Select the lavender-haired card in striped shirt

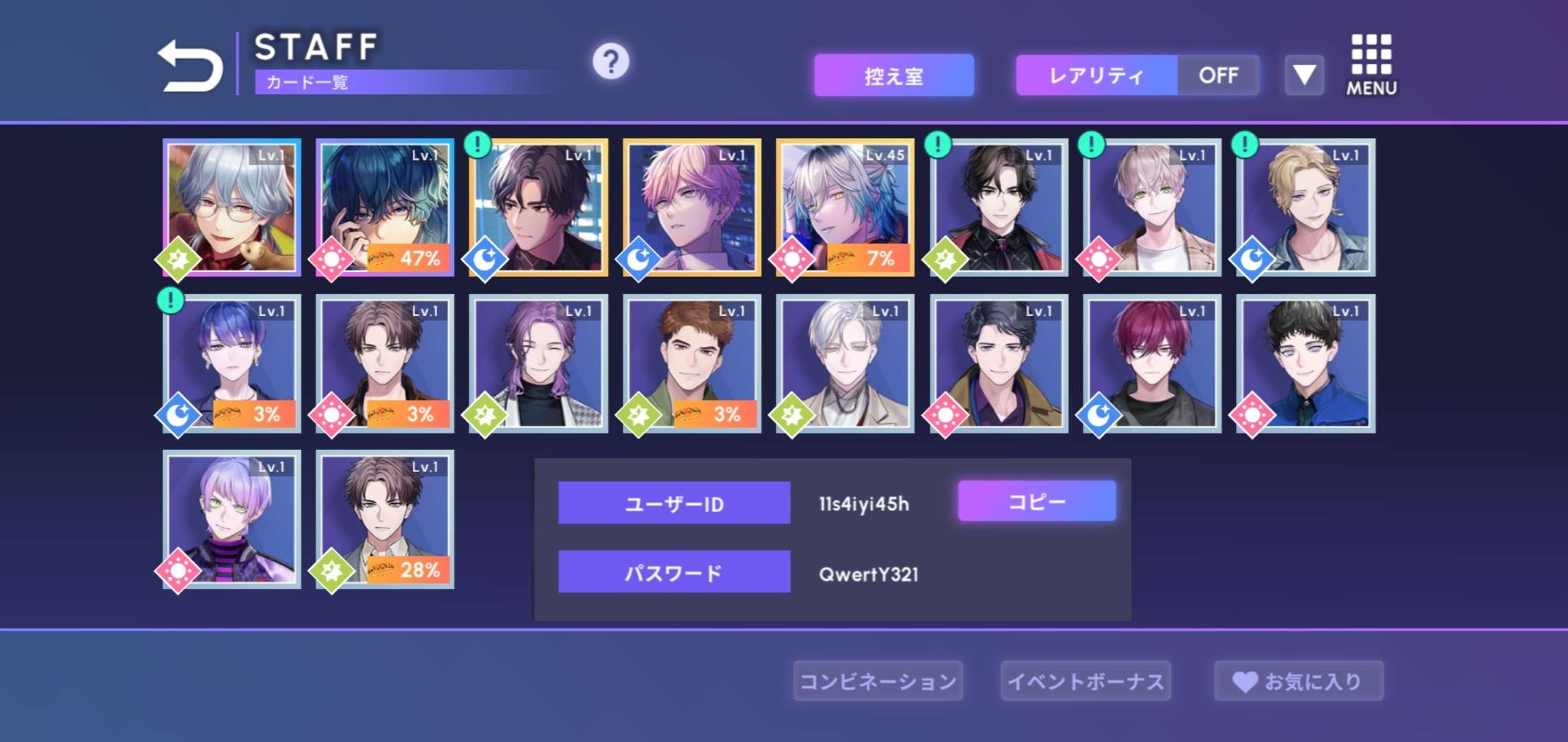pyautogui.click(x=232, y=519)
